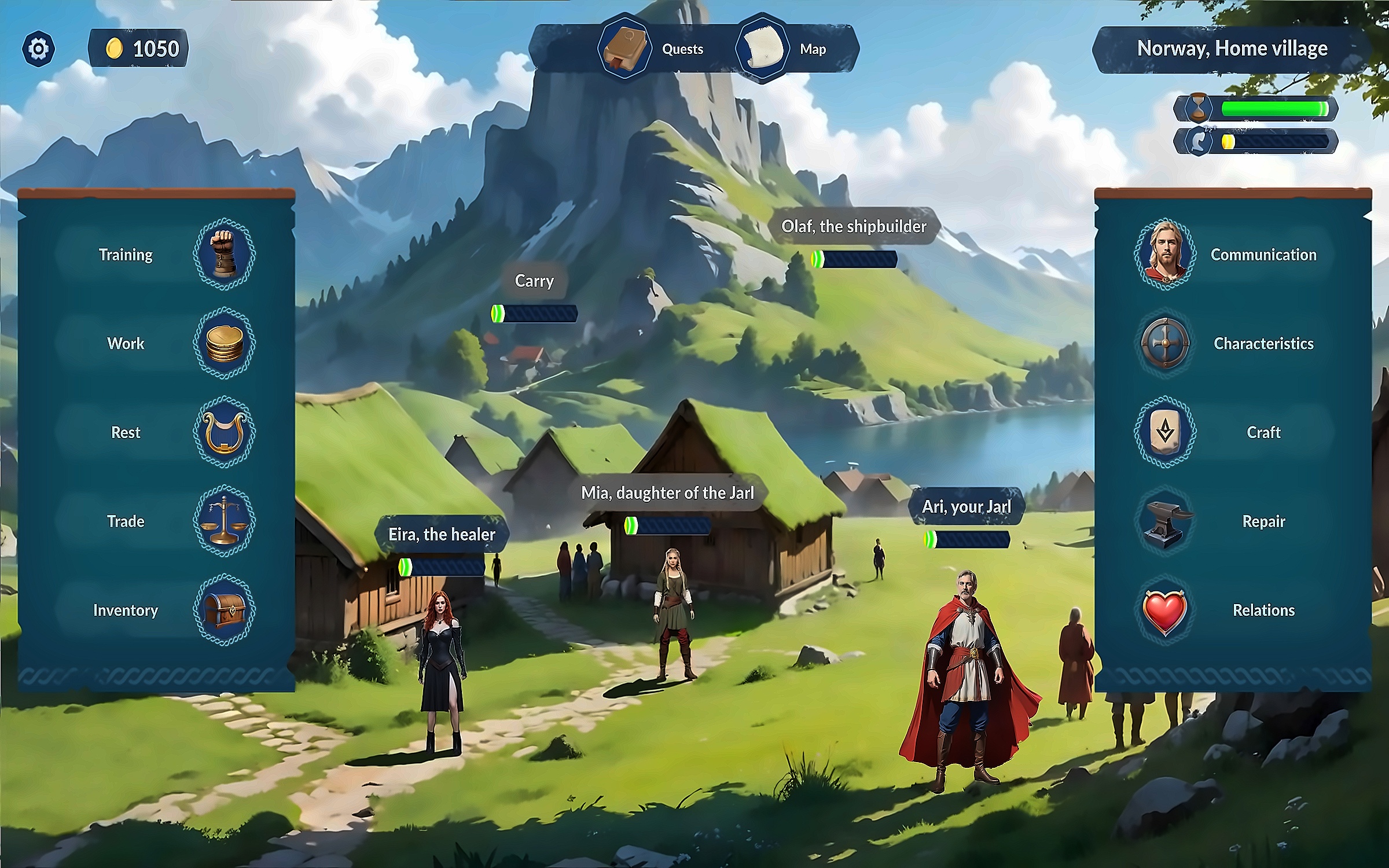The width and height of the screenshot is (1389, 868).
Task: Open the Communication portrait option
Action: tap(1165, 255)
